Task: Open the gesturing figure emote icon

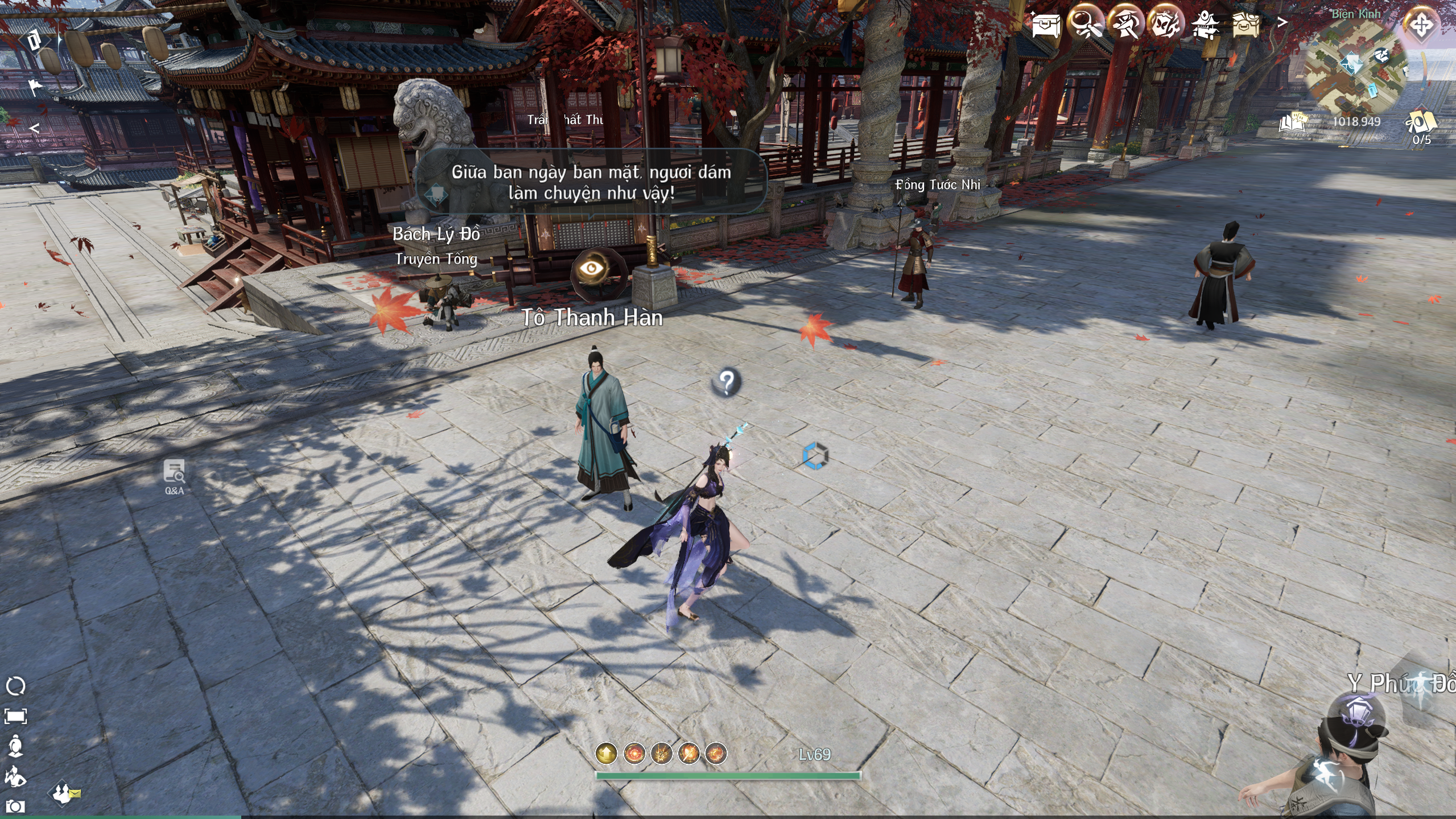Action: (15, 776)
